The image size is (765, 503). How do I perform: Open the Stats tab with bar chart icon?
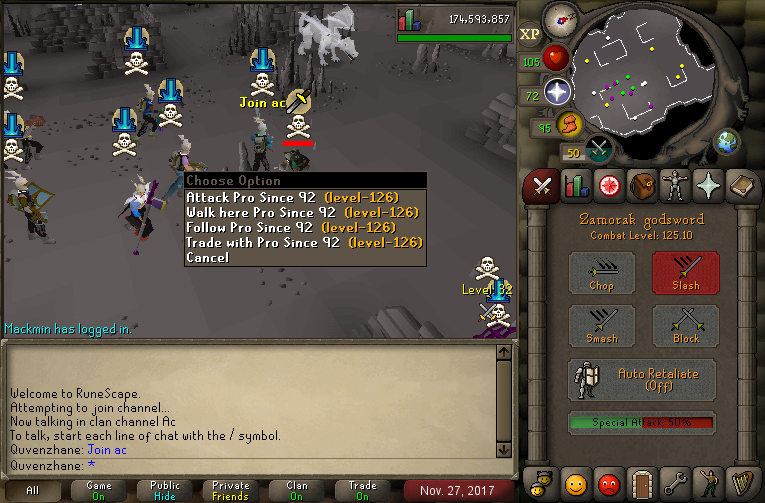[x=575, y=186]
